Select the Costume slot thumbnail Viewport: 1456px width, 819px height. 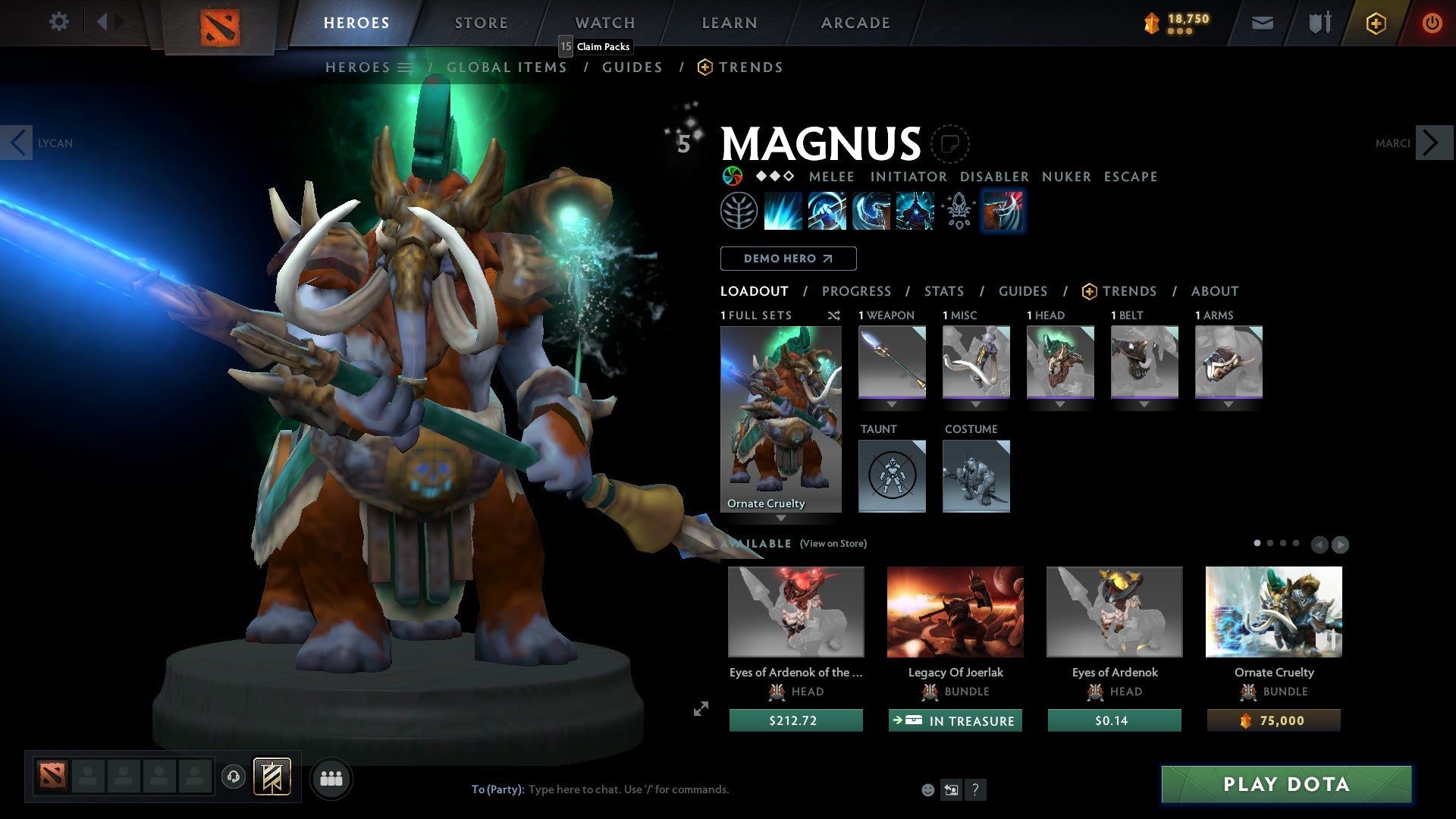[976, 476]
